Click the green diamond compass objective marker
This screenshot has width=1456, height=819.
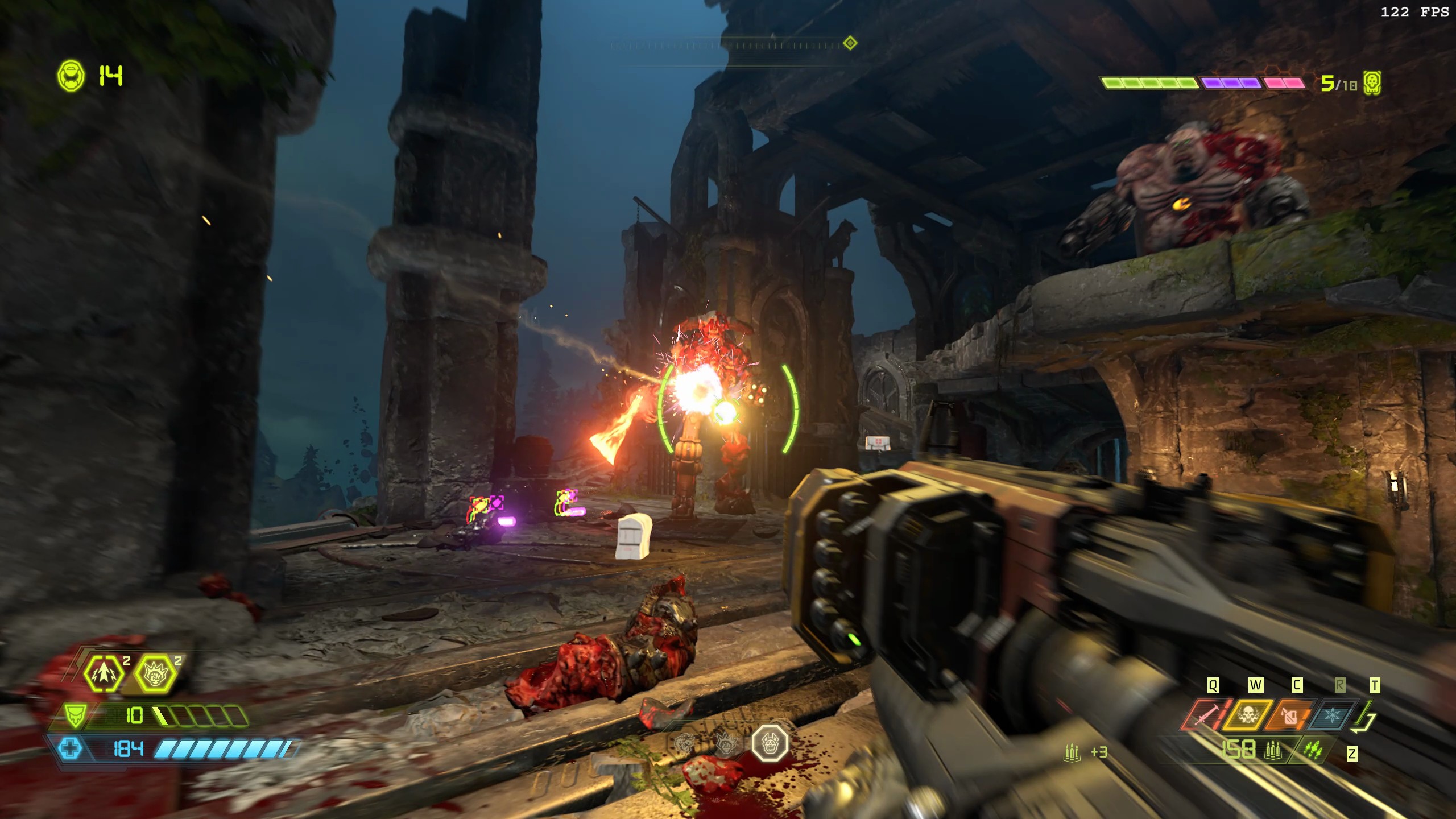[850, 43]
